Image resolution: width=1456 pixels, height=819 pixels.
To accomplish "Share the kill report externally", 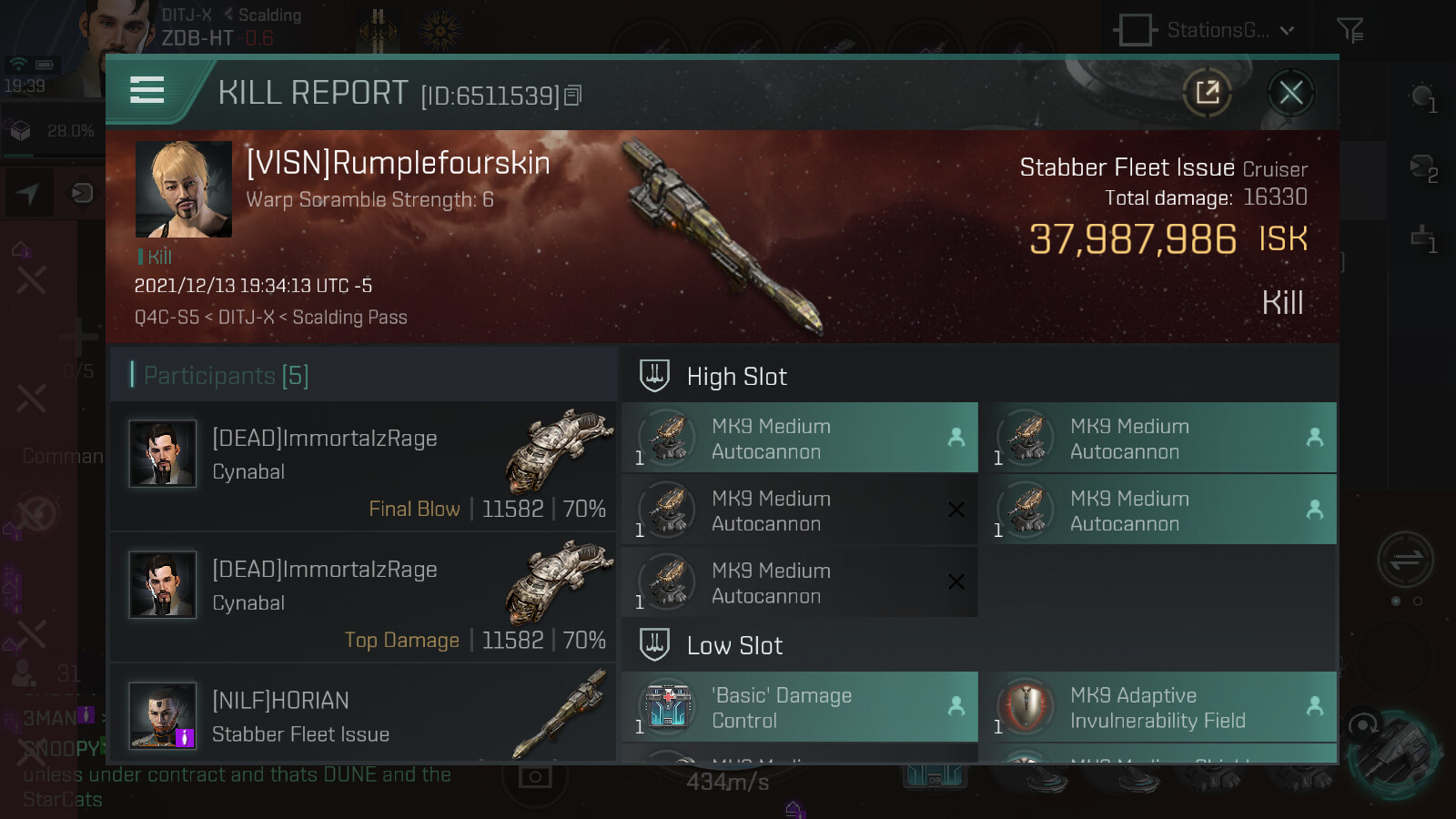I will point(1208,93).
